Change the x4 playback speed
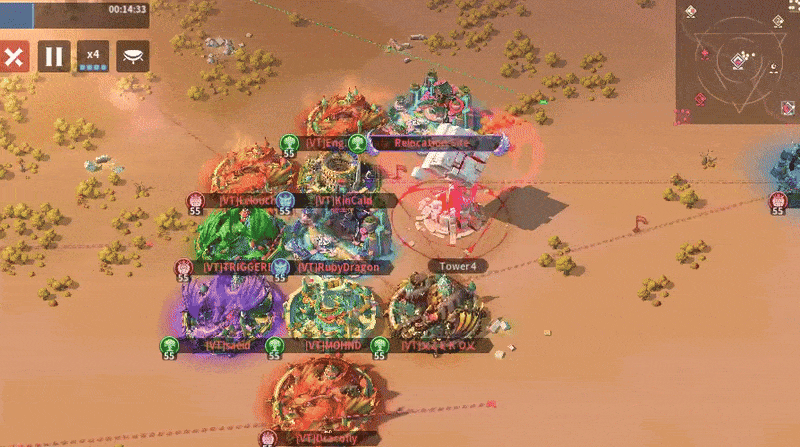 tap(93, 56)
